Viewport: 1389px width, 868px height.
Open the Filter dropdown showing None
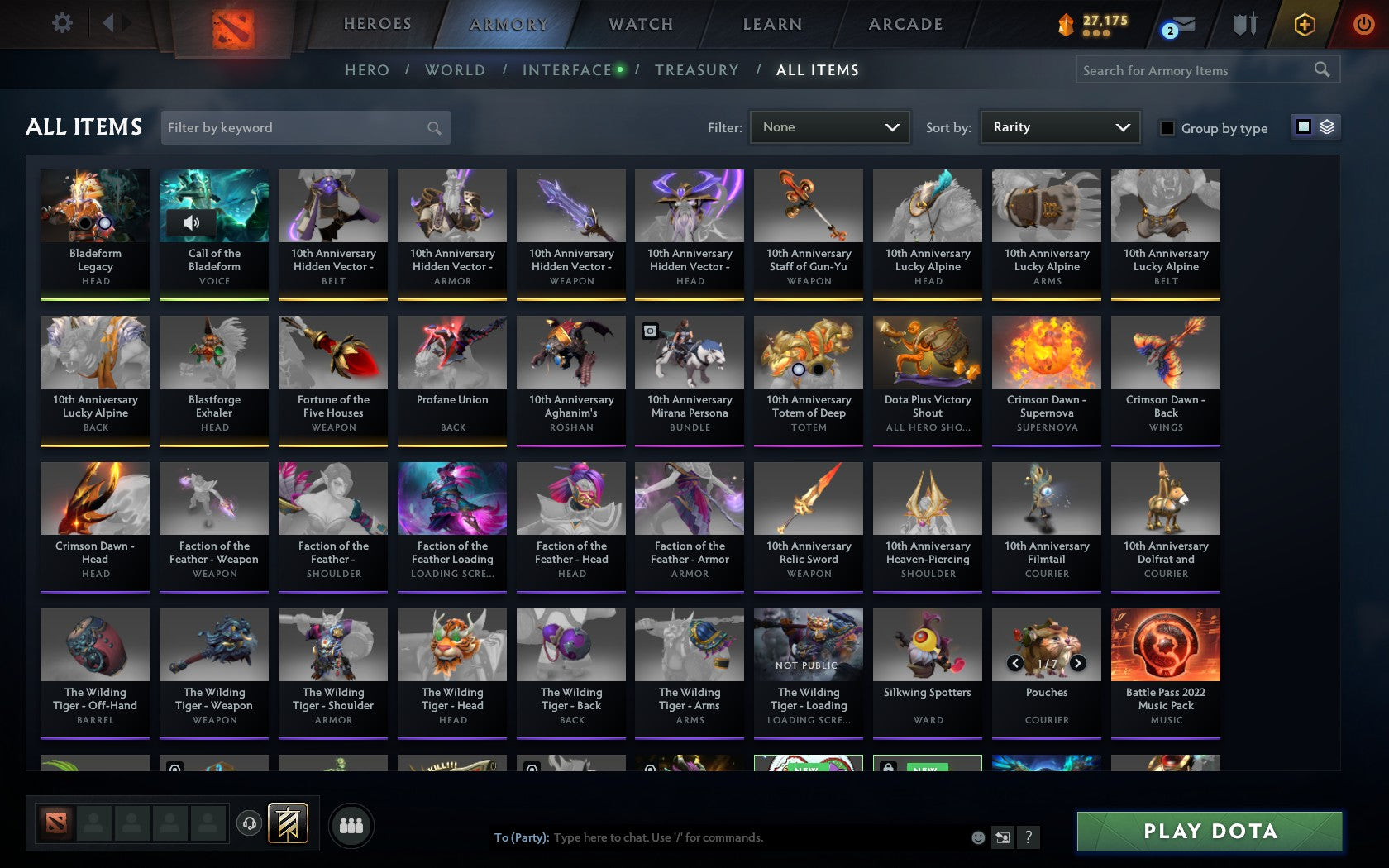828,127
